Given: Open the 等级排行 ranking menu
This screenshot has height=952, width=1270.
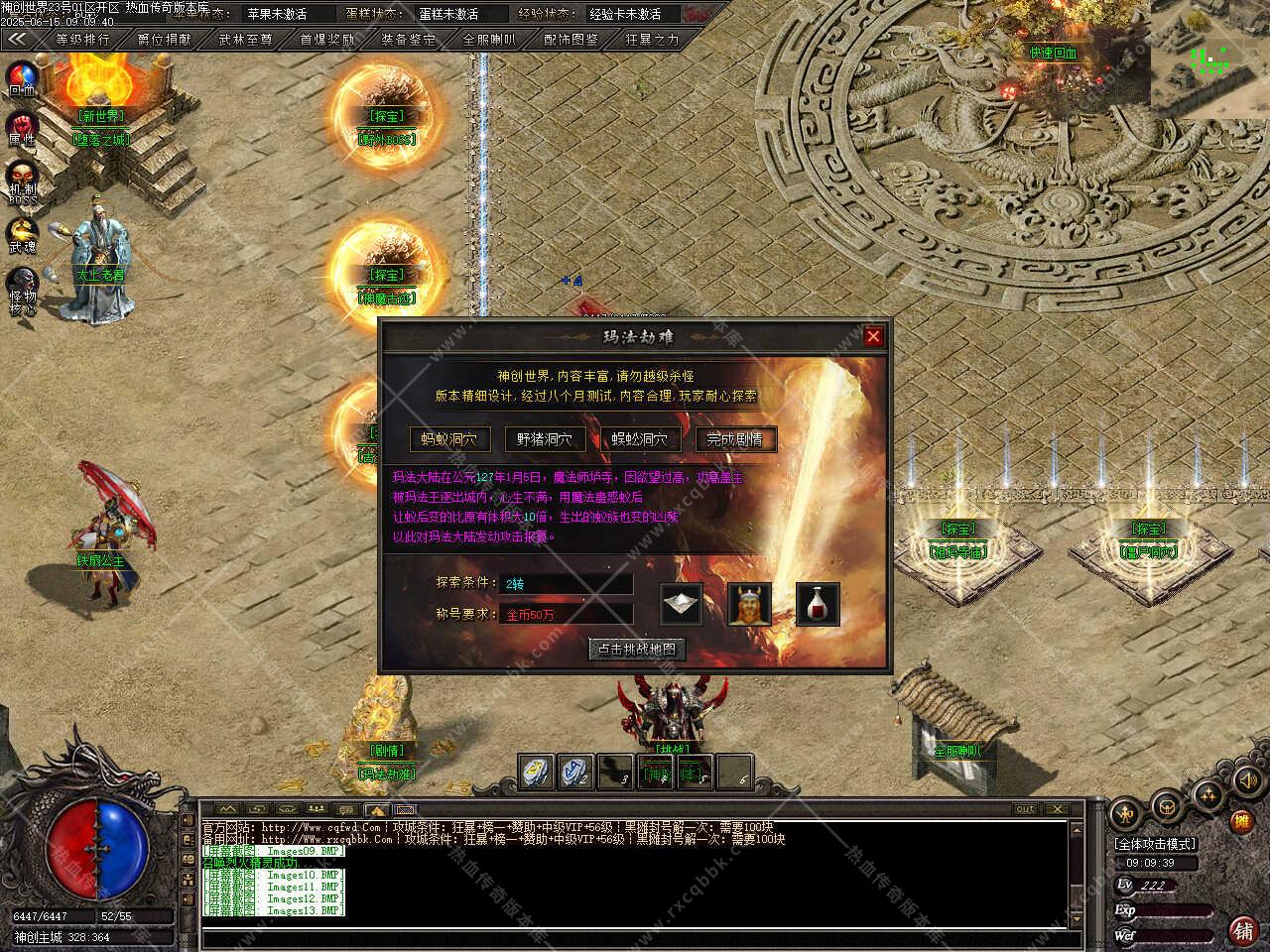Looking at the screenshot, I should pos(82,40).
